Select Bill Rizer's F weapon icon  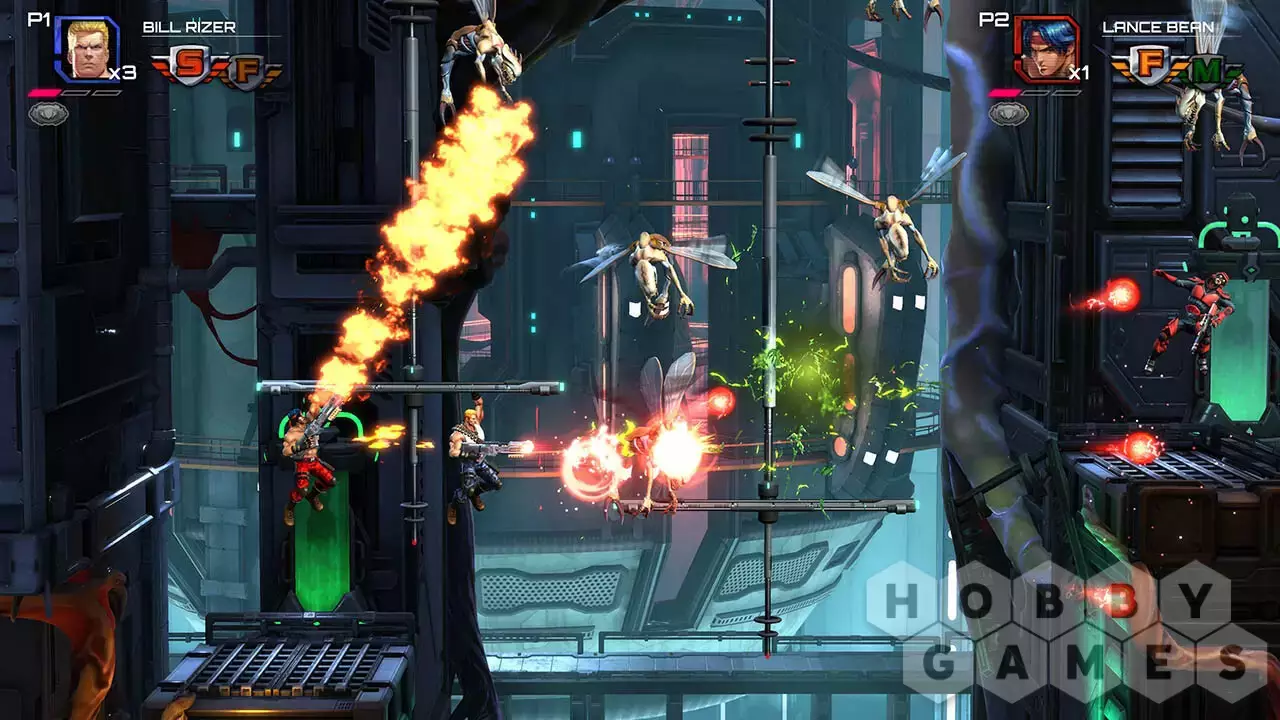point(245,70)
